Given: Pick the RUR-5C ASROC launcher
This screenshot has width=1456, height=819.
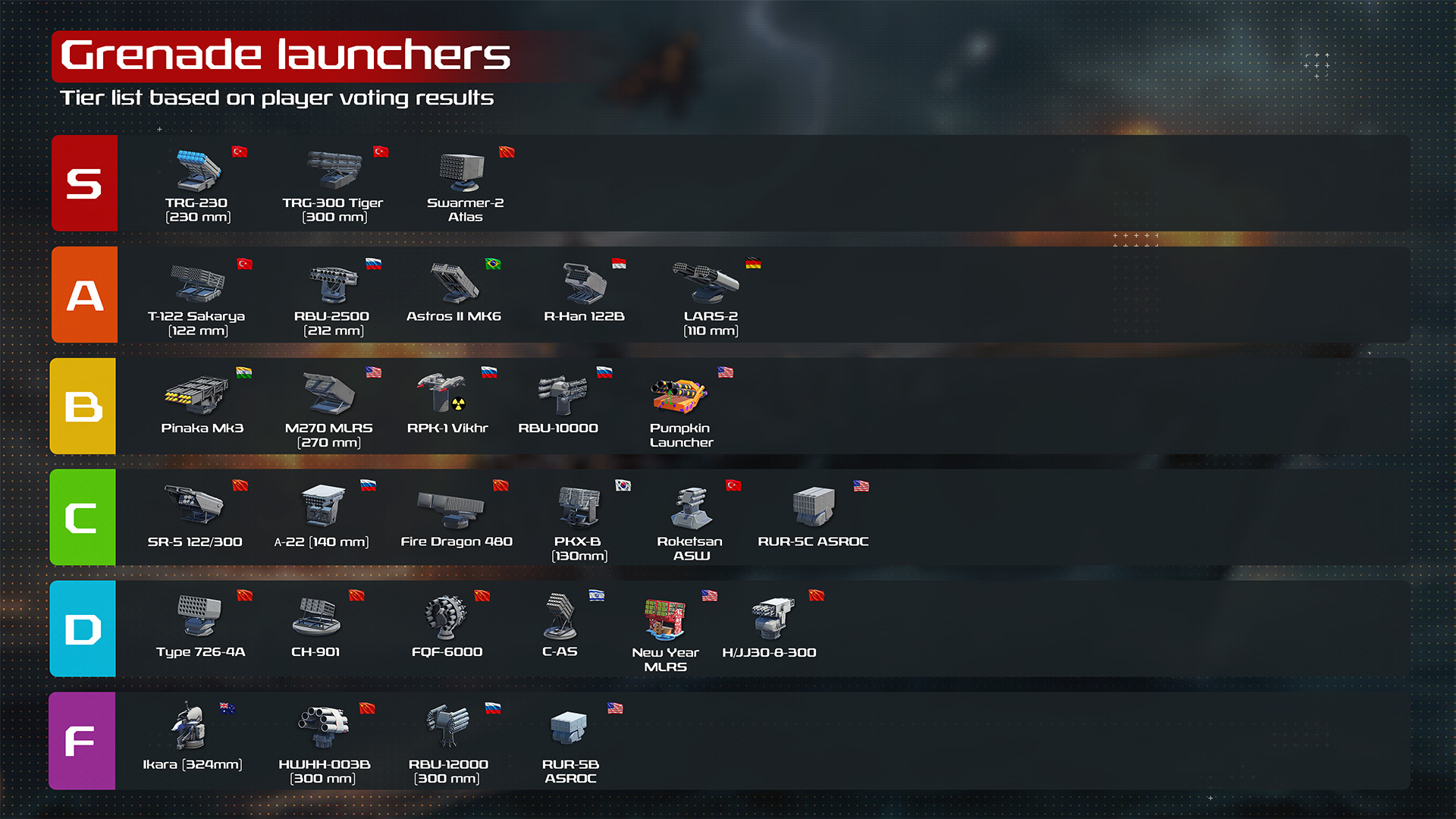Looking at the screenshot, I should pos(813,506).
